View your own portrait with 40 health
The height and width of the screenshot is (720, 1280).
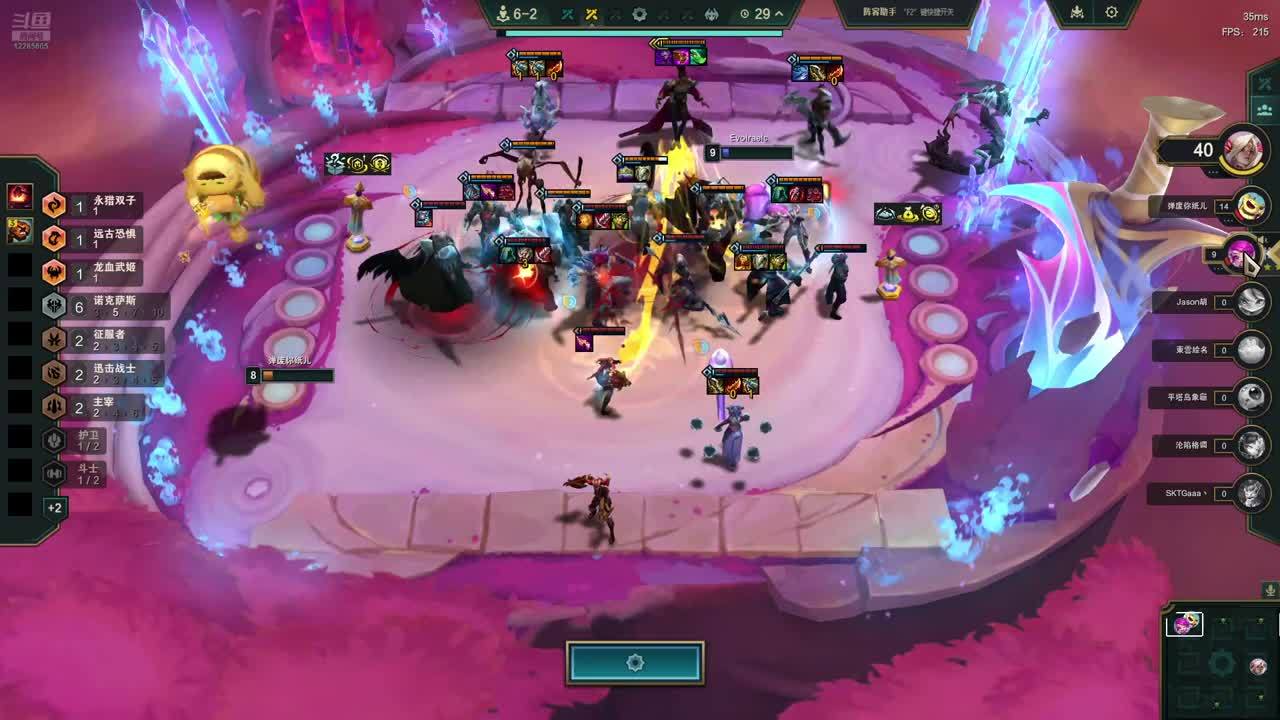[1243, 150]
